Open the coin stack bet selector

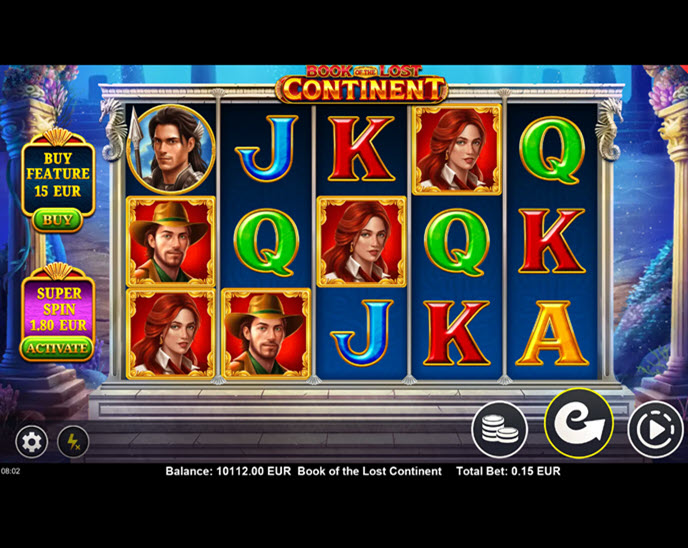(499, 430)
